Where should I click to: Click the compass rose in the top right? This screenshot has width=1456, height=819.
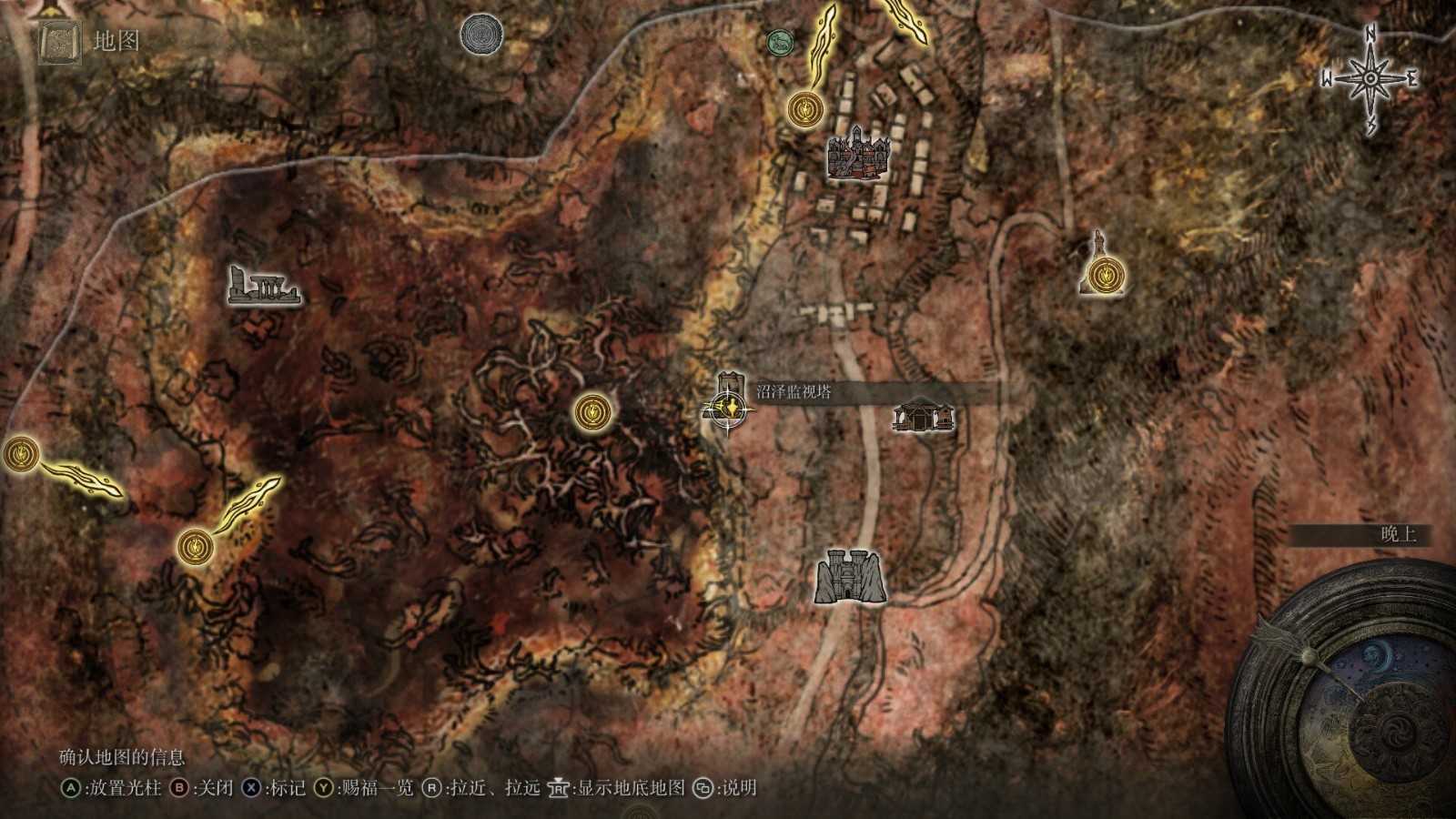pos(1369,77)
